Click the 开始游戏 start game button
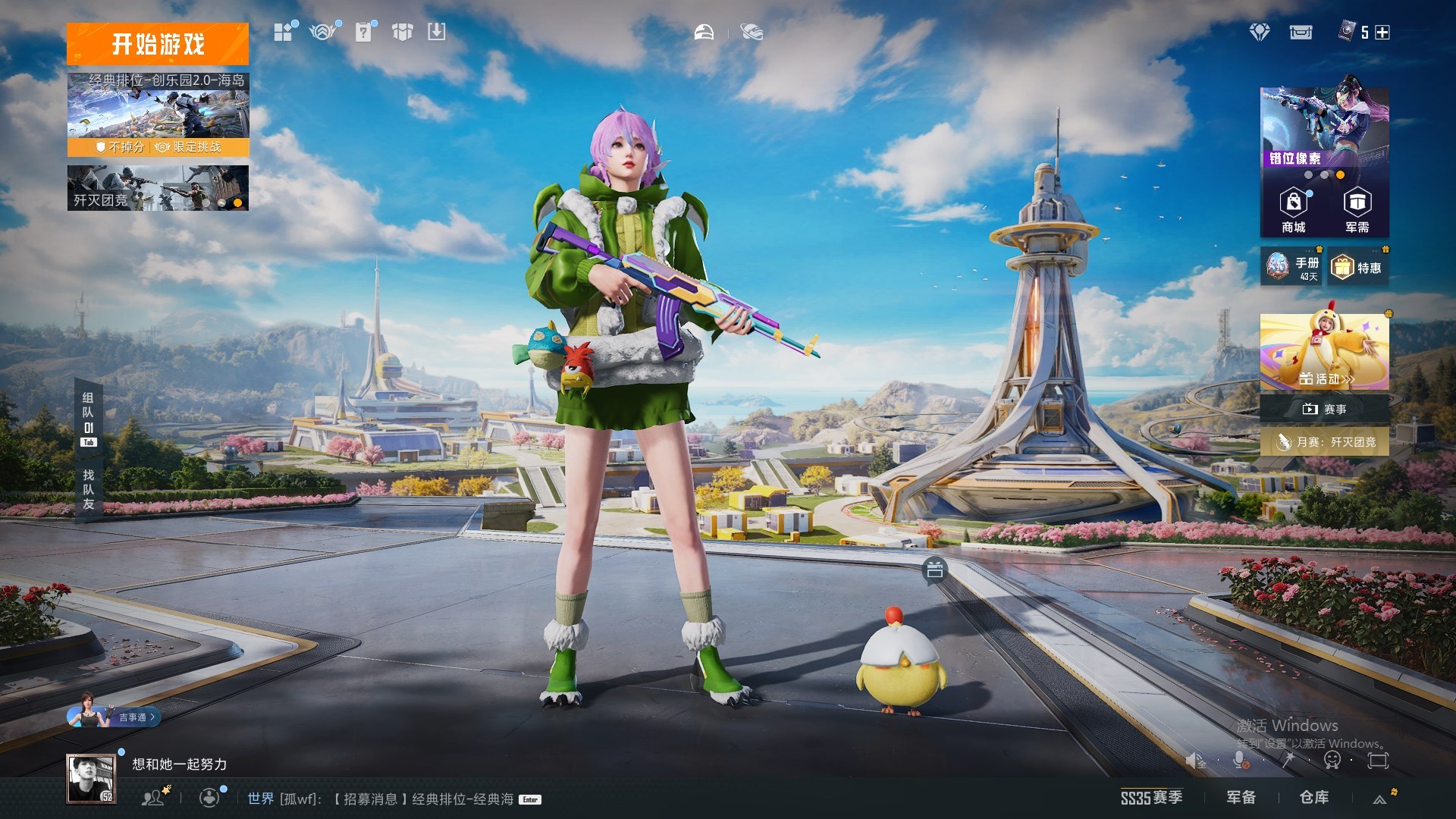 pyautogui.click(x=158, y=44)
